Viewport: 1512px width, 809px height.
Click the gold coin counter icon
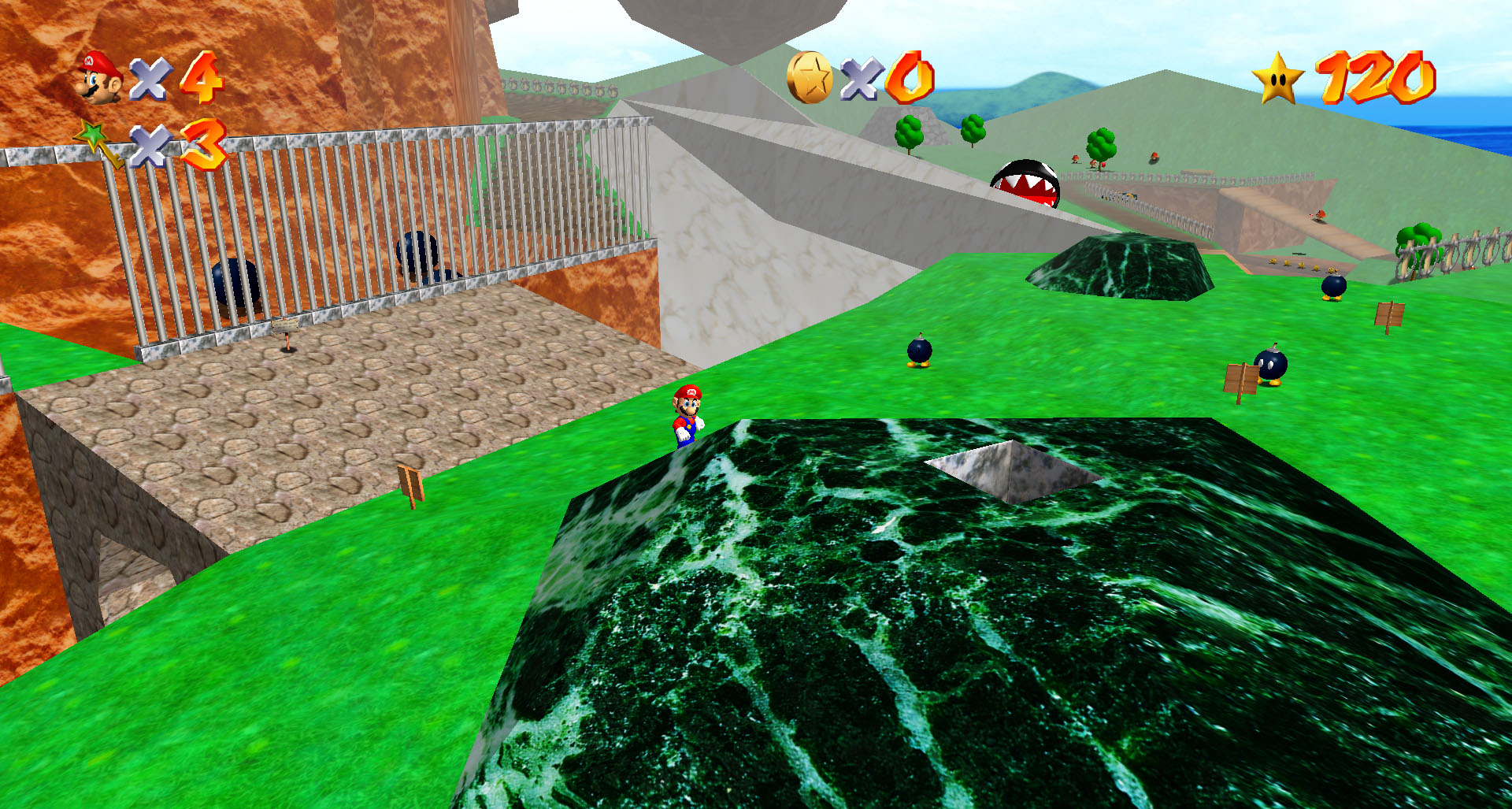pyautogui.click(x=810, y=77)
